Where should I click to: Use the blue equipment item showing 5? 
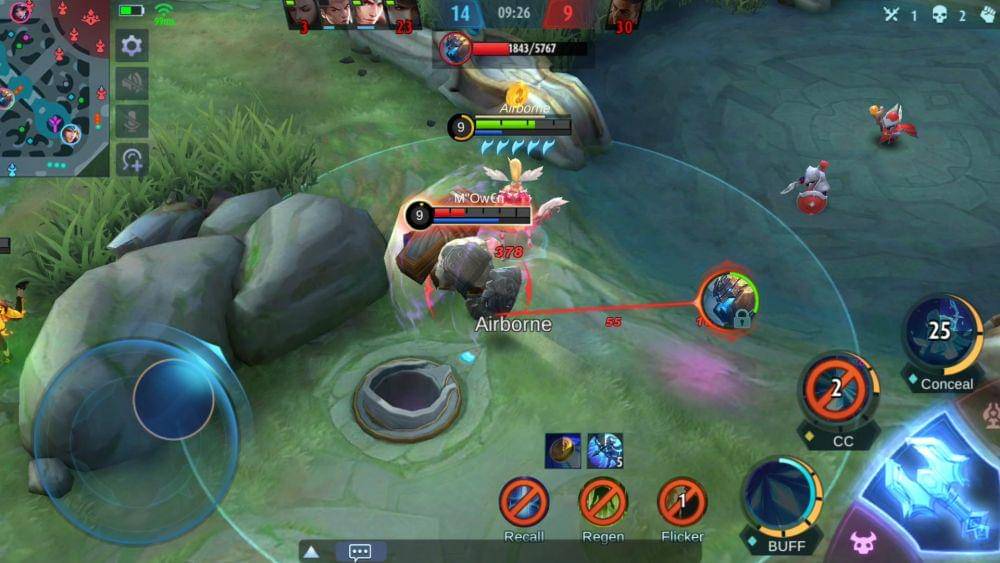point(605,450)
